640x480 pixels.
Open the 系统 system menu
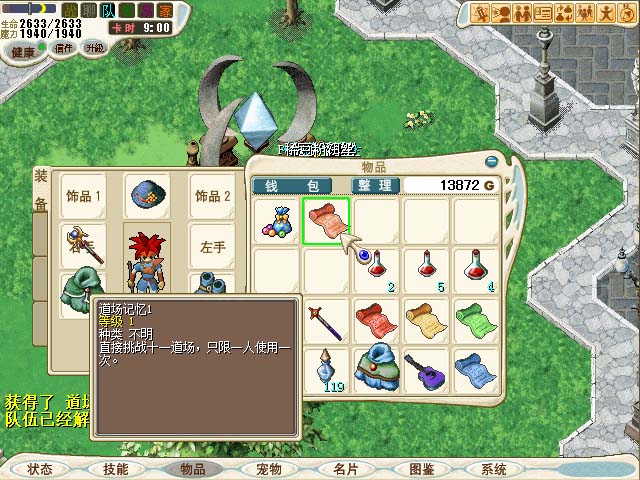click(493, 469)
